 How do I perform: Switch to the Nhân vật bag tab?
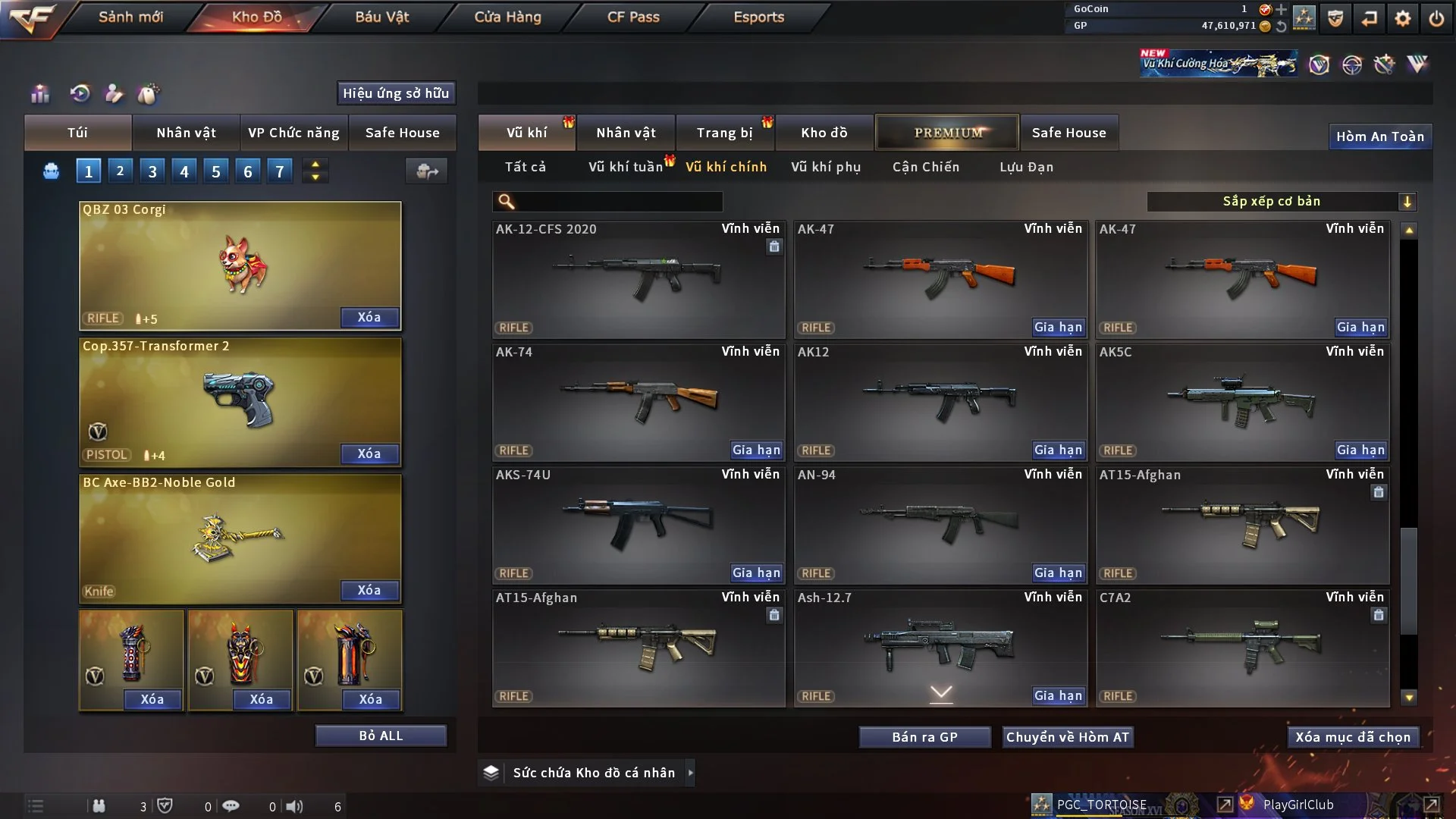coord(186,133)
